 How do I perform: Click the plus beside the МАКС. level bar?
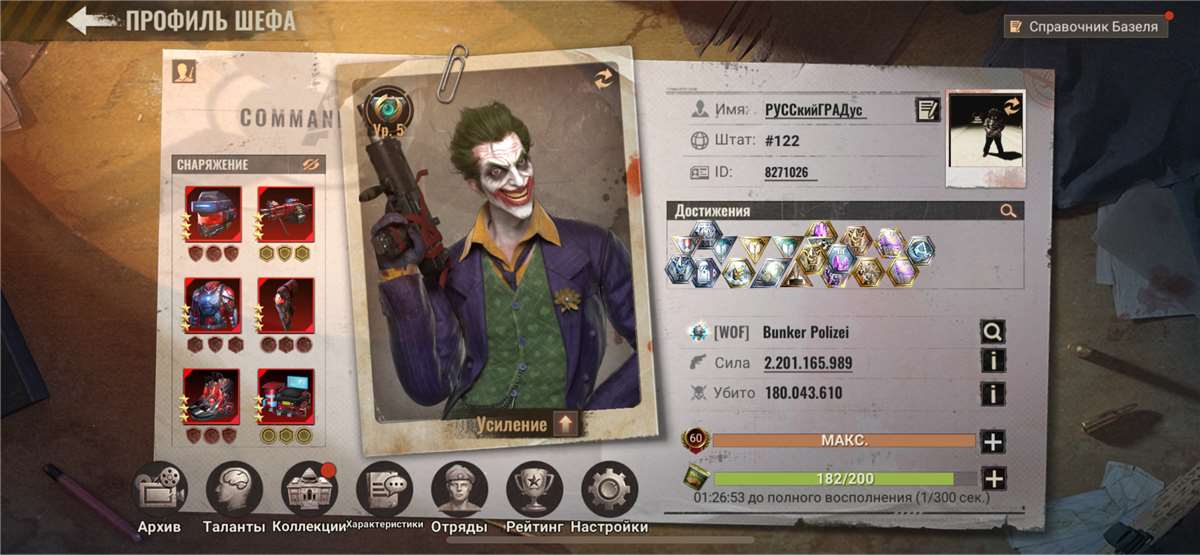(992, 441)
